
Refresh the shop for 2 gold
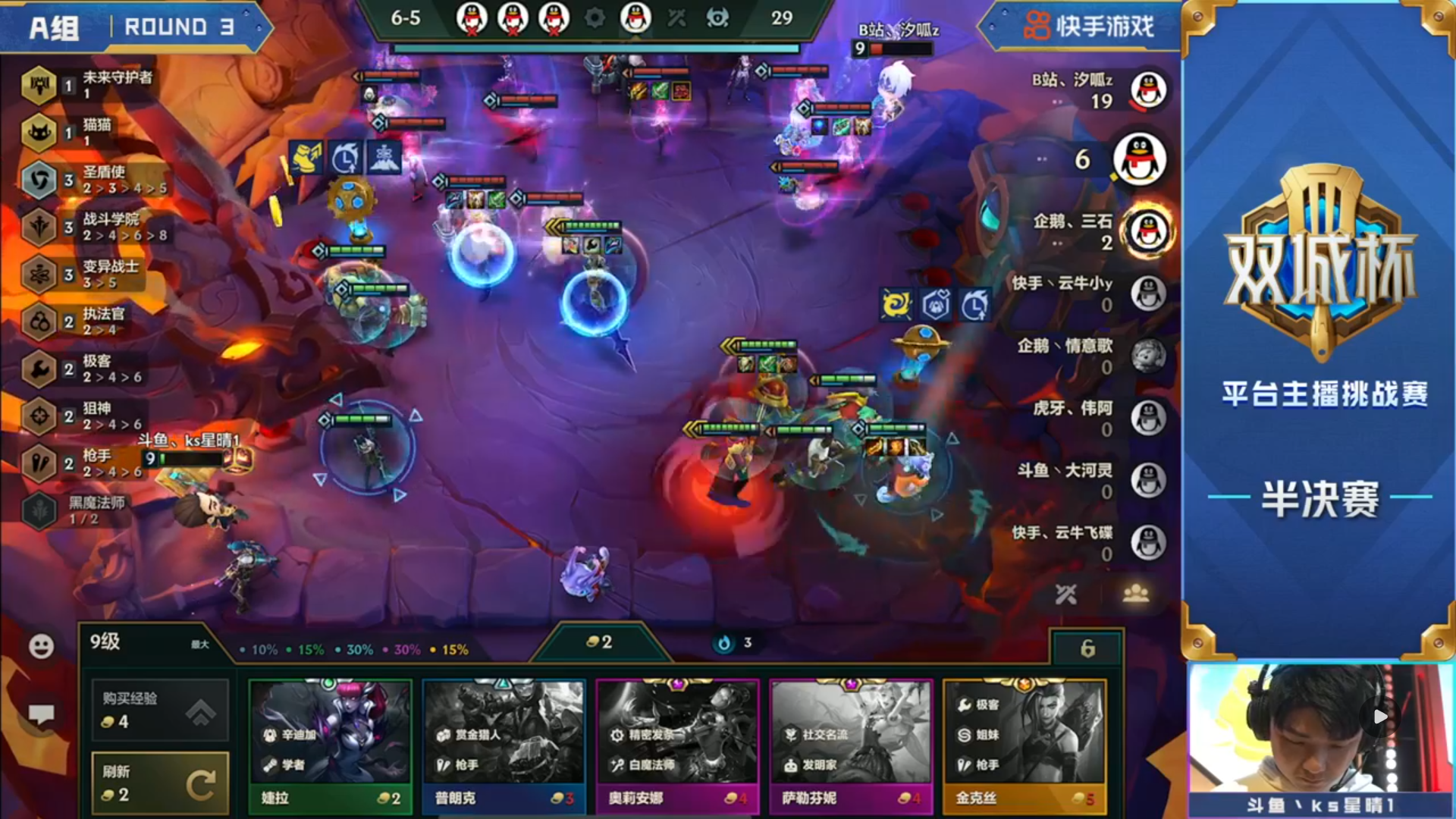tap(160, 783)
